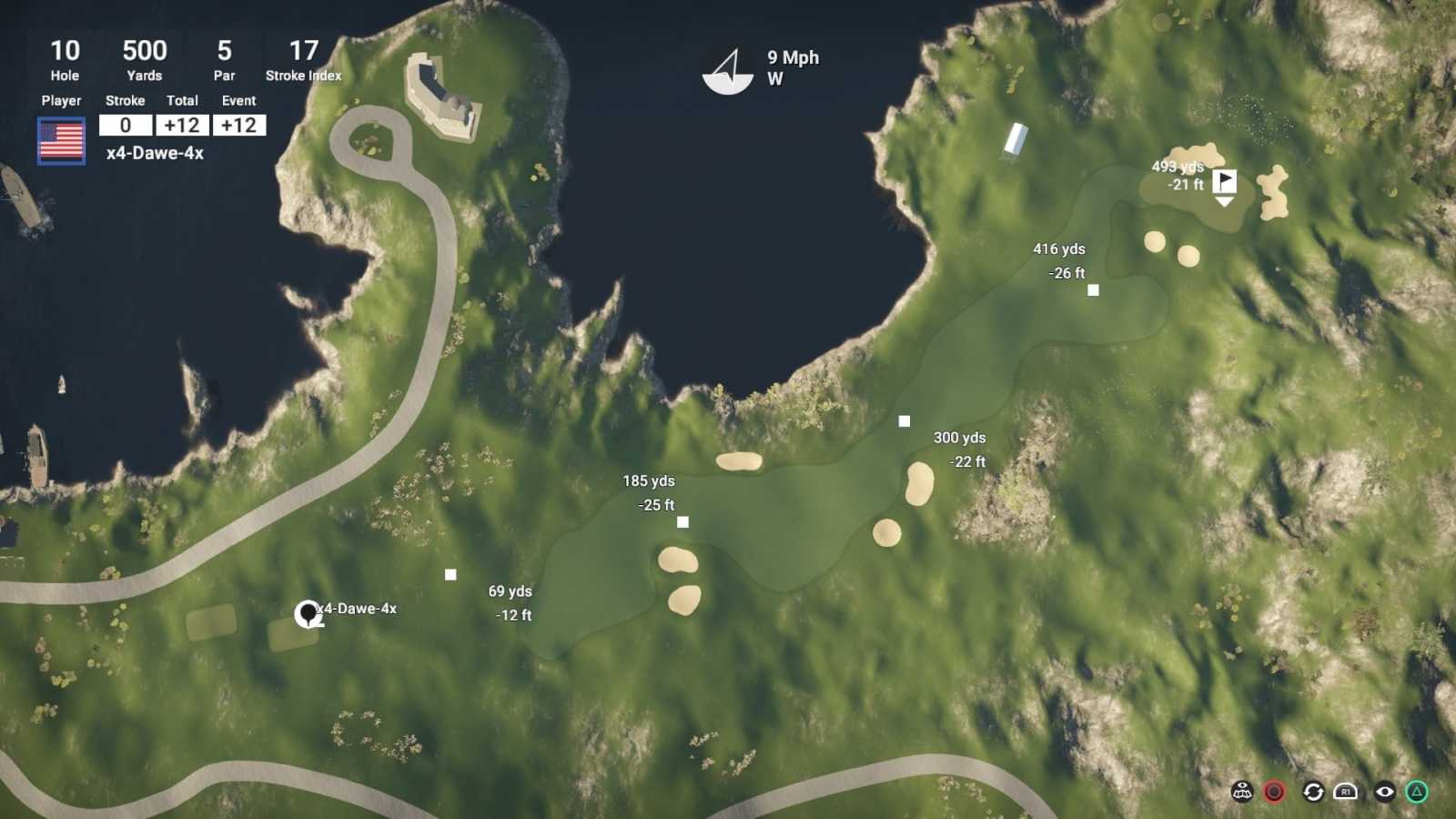Toggle HUD visibility with the eye icon
Image resolution: width=1456 pixels, height=819 pixels.
(x=1384, y=793)
